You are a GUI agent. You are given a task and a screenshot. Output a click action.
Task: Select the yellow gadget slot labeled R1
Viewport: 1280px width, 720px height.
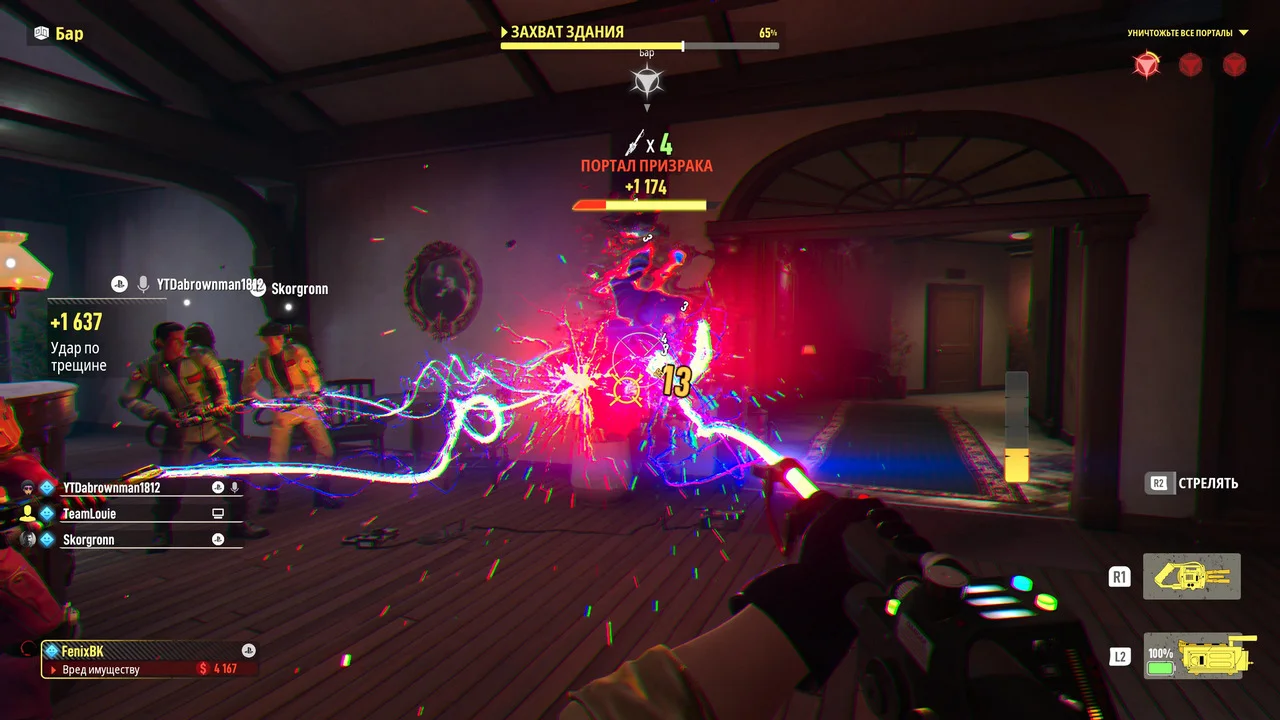click(x=1191, y=576)
